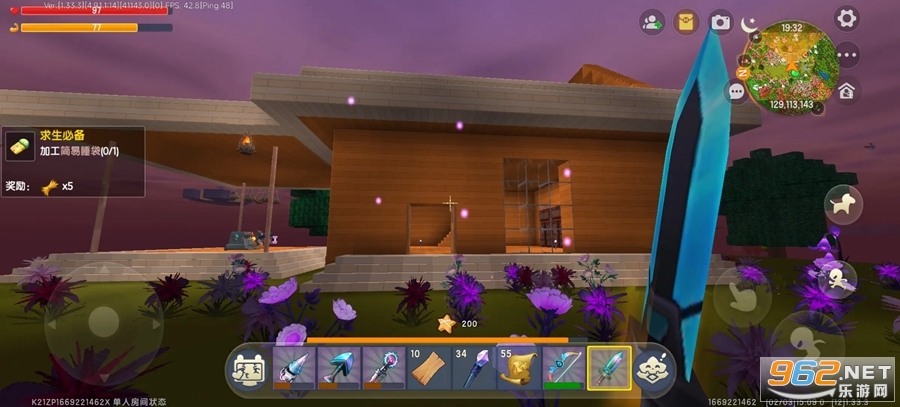Select the pink-tipped wand hotbar slot
This screenshot has width=900, height=407.
(x=383, y=370)
